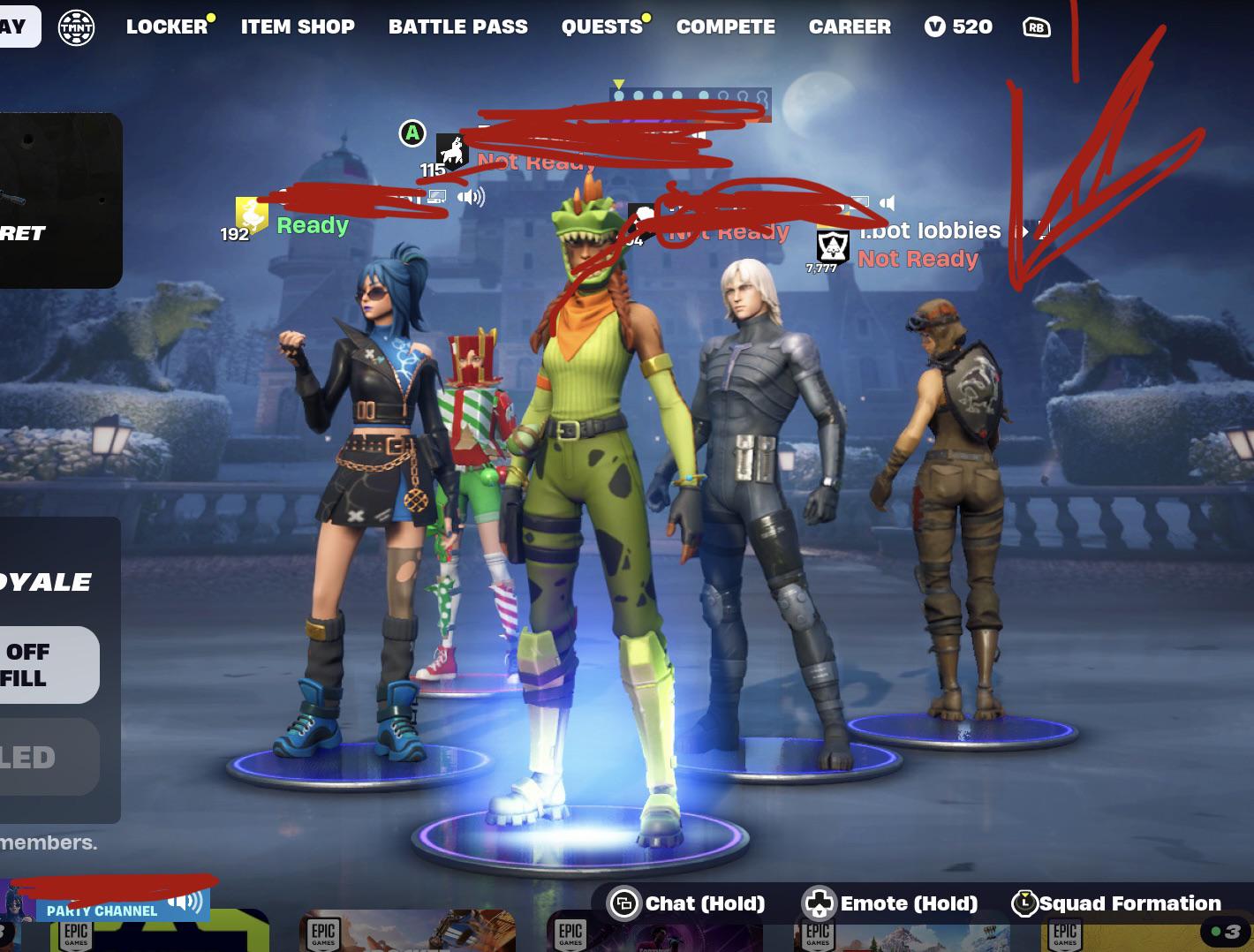Viewport: 1254px width, 952px height.
Task: Open the V-Bucks balance showing 520
Action: [x=958, y=26]
